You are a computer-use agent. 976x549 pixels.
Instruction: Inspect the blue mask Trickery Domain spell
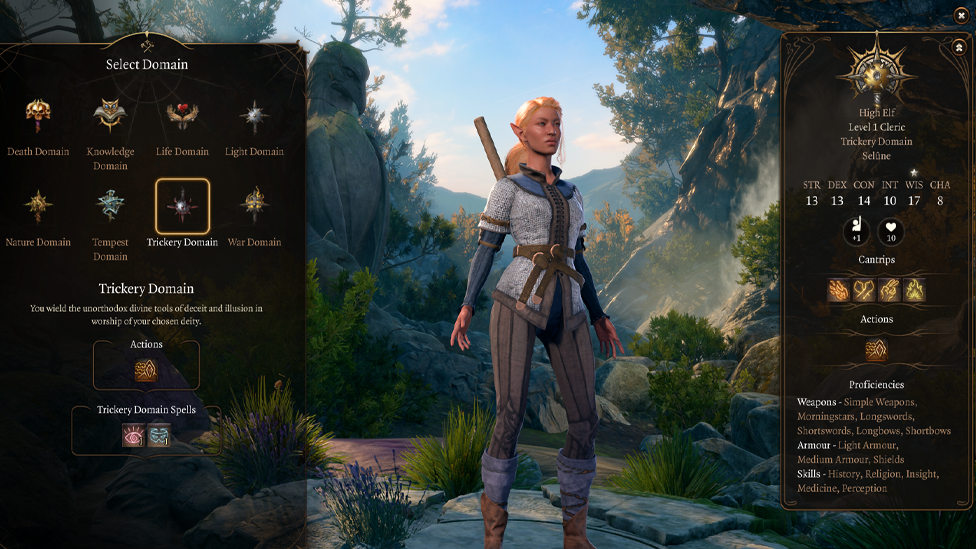pos(159,435)
